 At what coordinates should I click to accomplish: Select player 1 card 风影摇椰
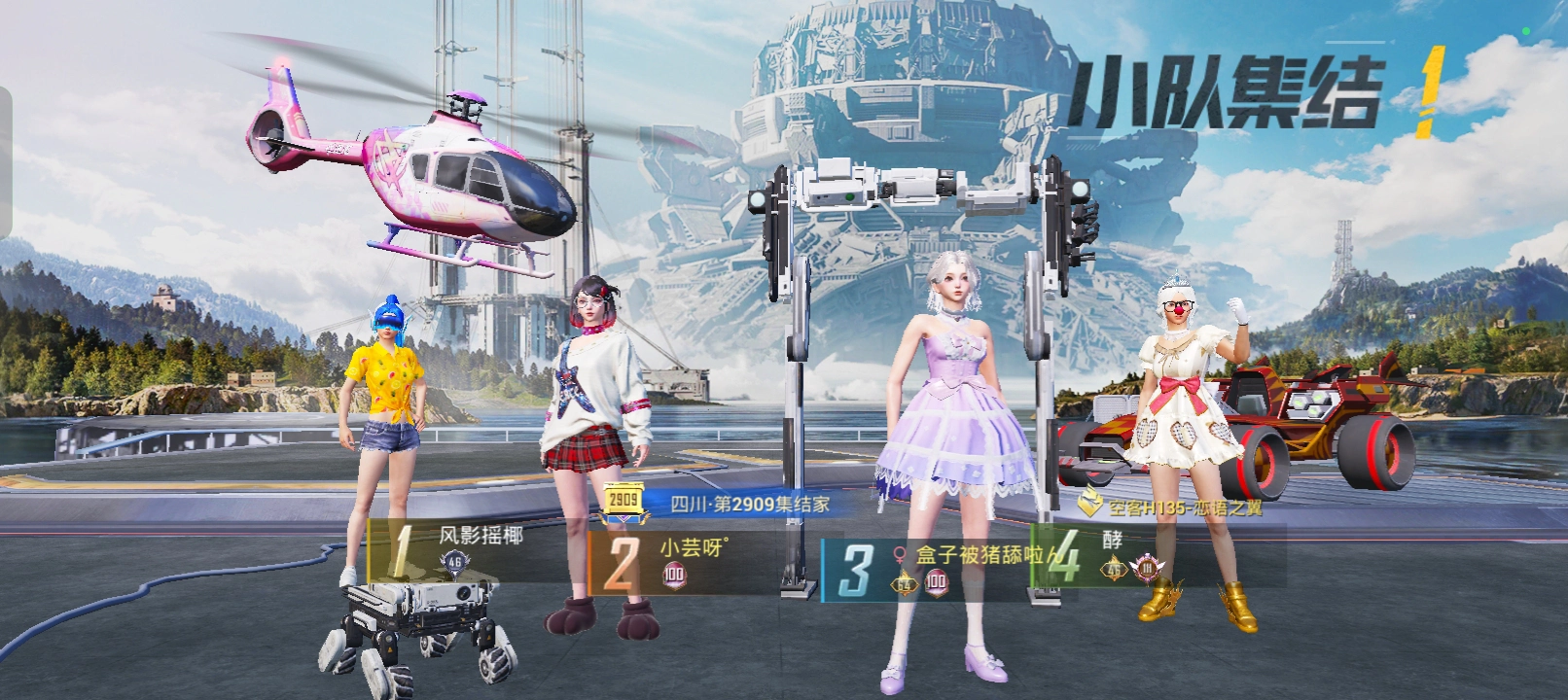[x=467, y=550]
